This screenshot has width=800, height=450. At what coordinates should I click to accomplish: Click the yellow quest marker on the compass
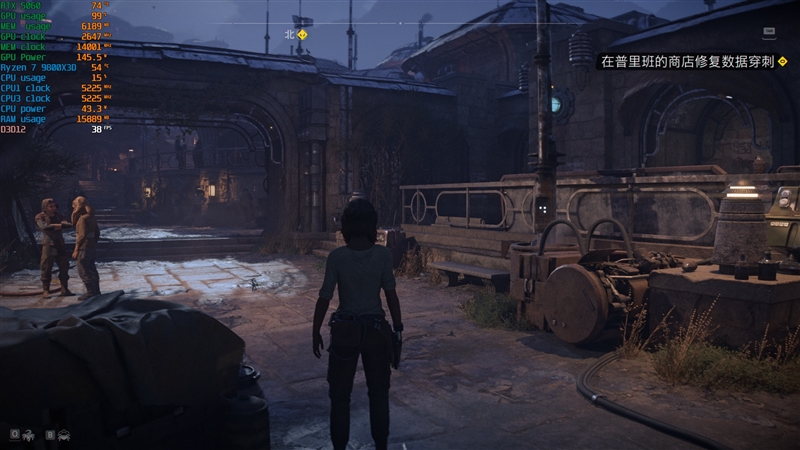pos(303,34)
